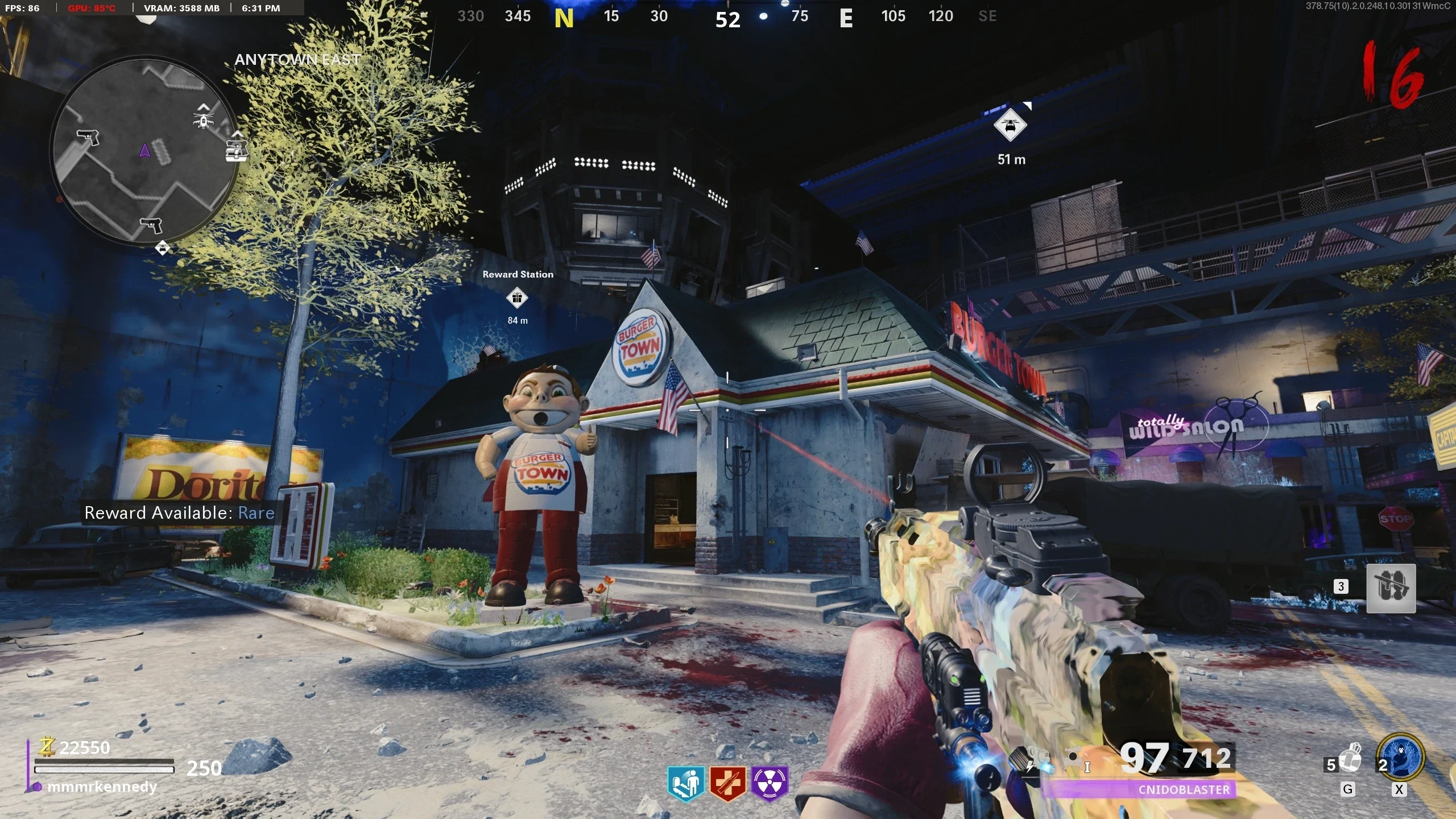Activate the blue hooded figure field upgrade
The image size is (1456, 819).
tap(1401, 758)
